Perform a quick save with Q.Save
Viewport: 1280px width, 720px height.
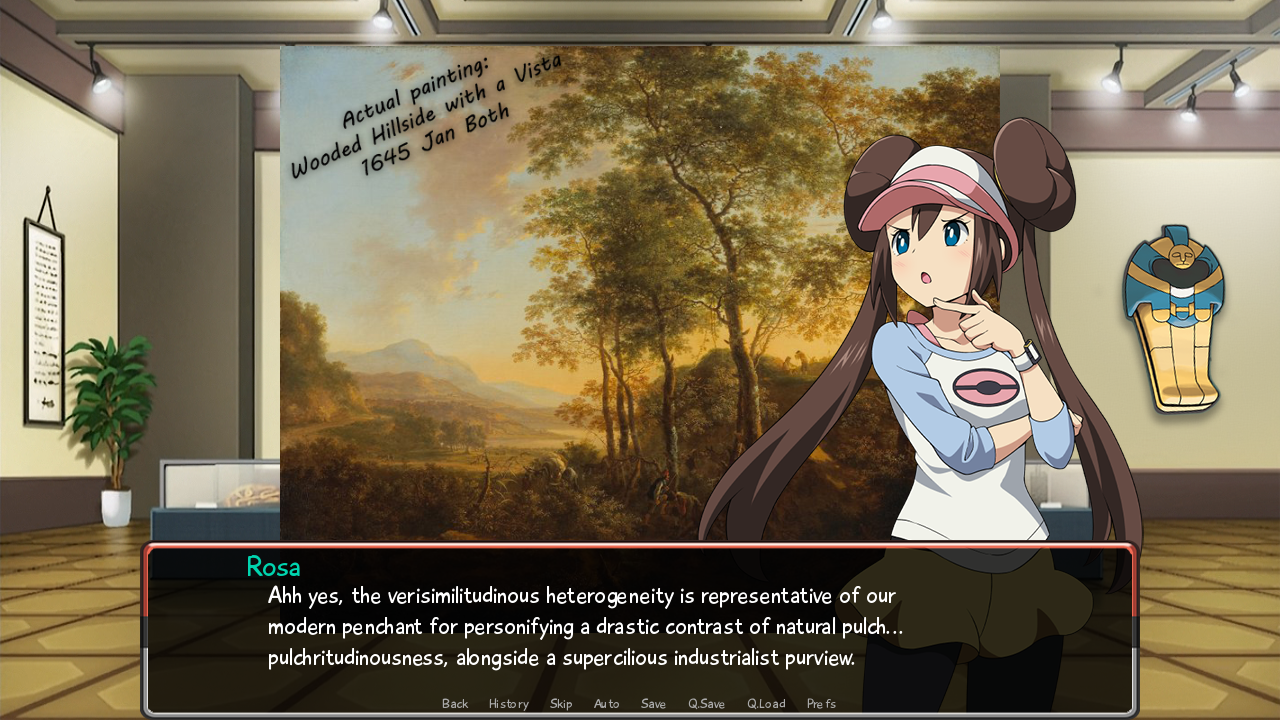tap(706, 703)
